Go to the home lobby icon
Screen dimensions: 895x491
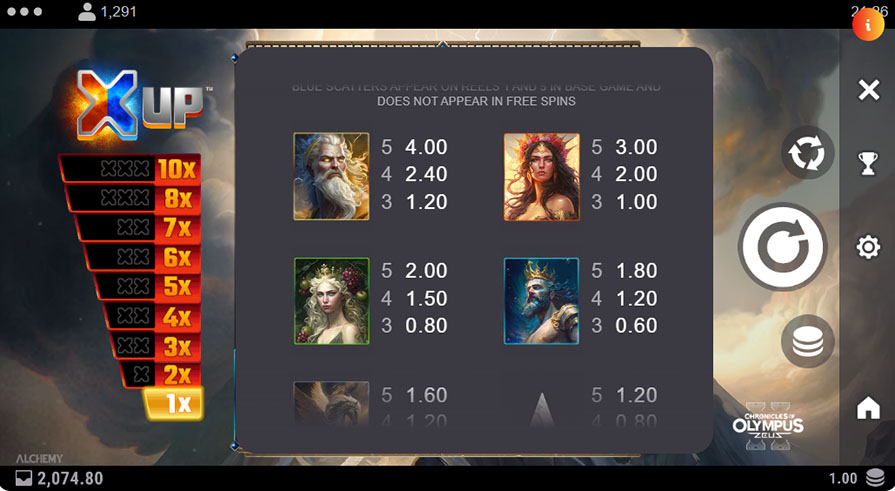point(868,408)
